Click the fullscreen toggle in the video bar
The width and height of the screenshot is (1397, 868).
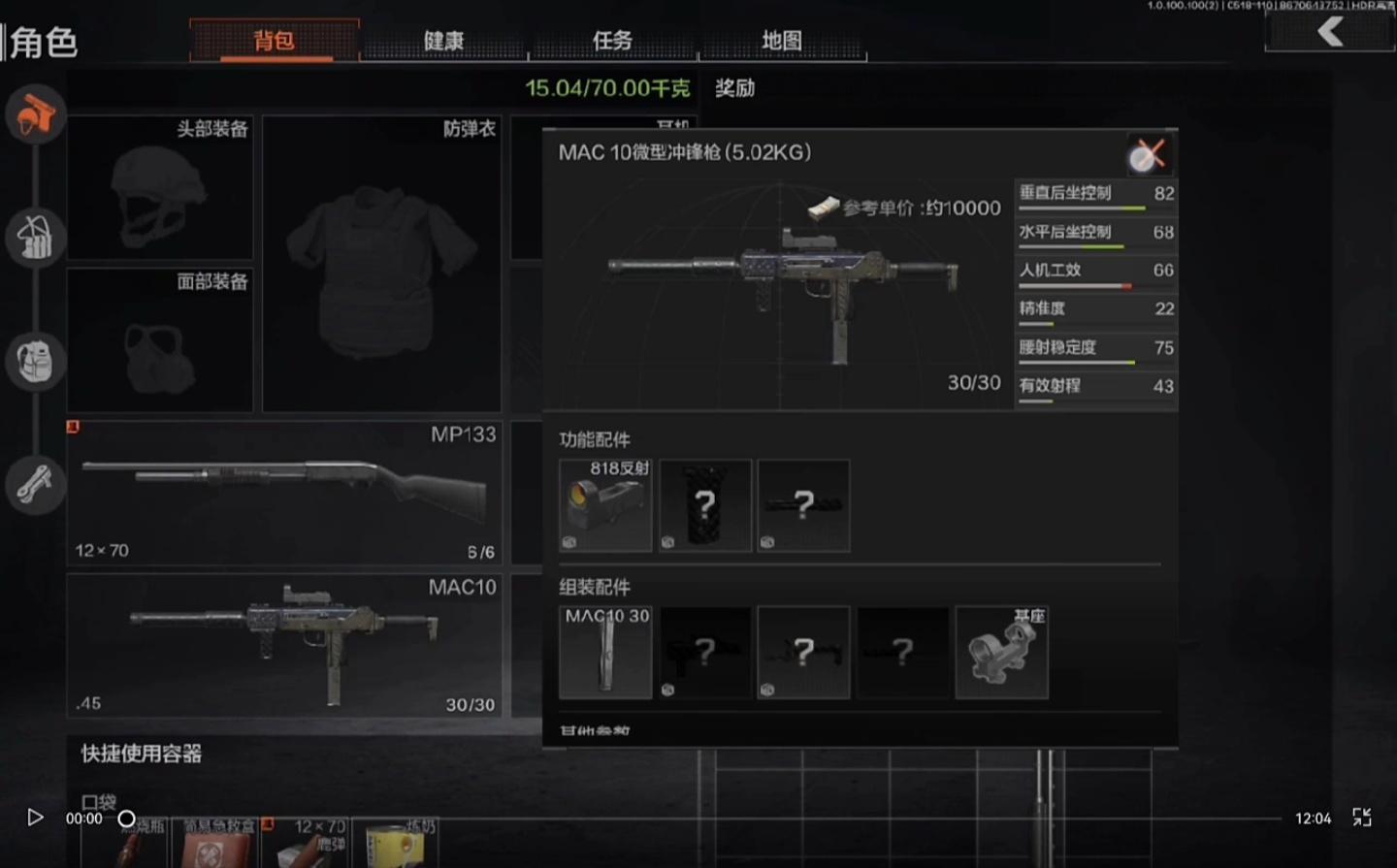[x=1362, y=818]
